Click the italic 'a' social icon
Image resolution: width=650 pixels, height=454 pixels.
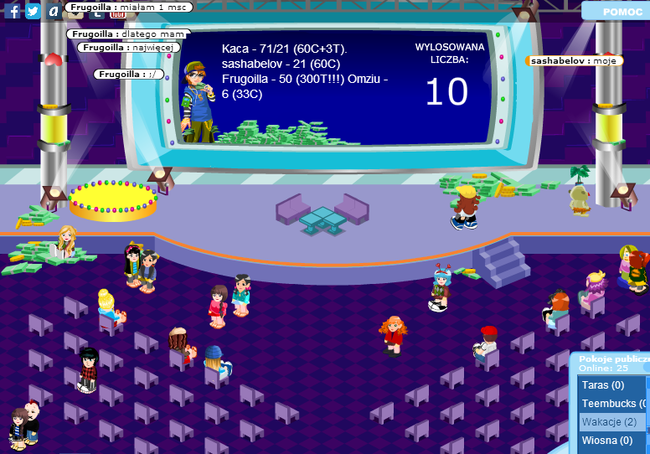pyautogui.click(x=53, y=12)
